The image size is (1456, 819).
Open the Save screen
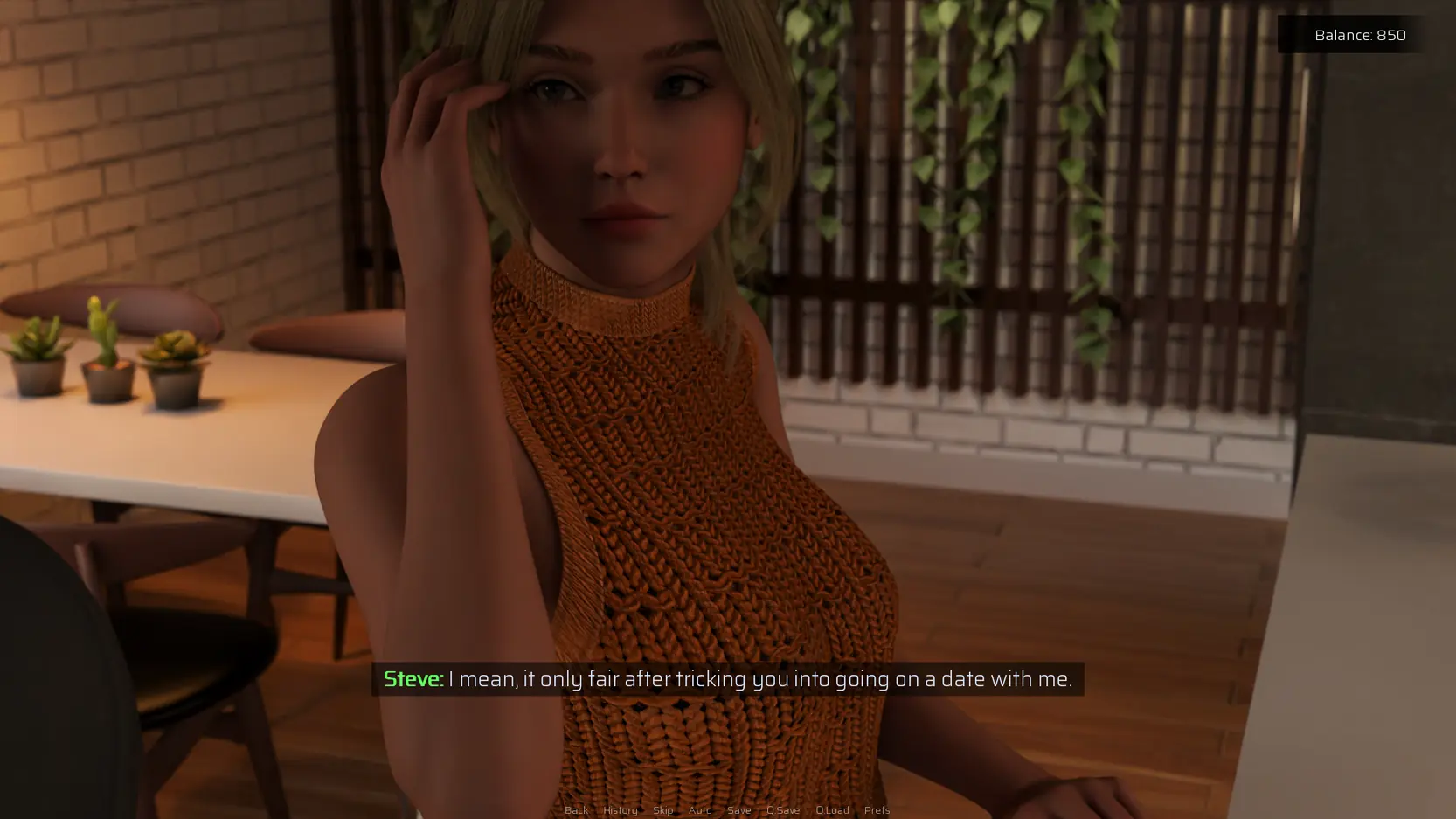tap(738, 810)
